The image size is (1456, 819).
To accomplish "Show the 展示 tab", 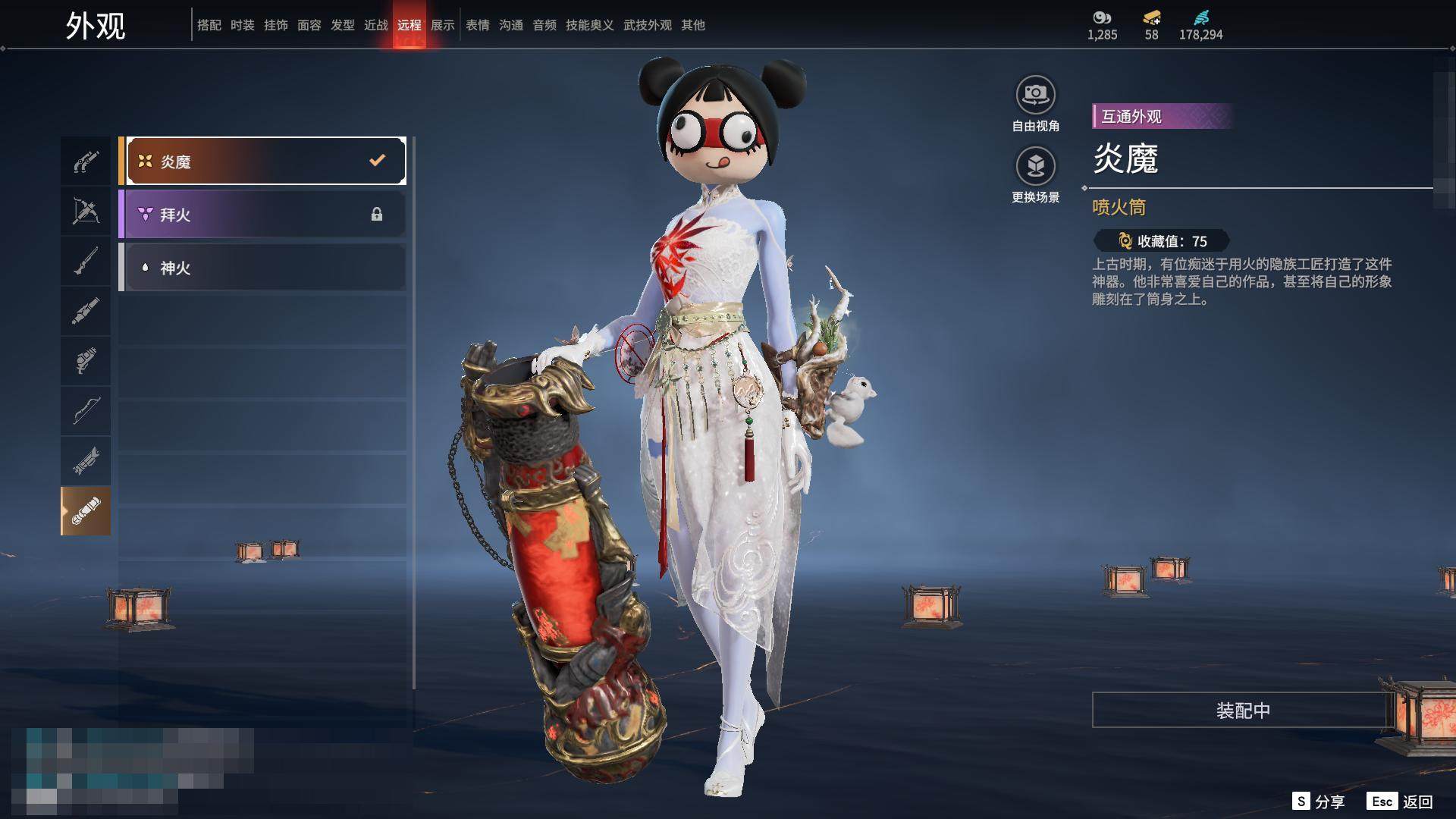I will coord(443,25).
